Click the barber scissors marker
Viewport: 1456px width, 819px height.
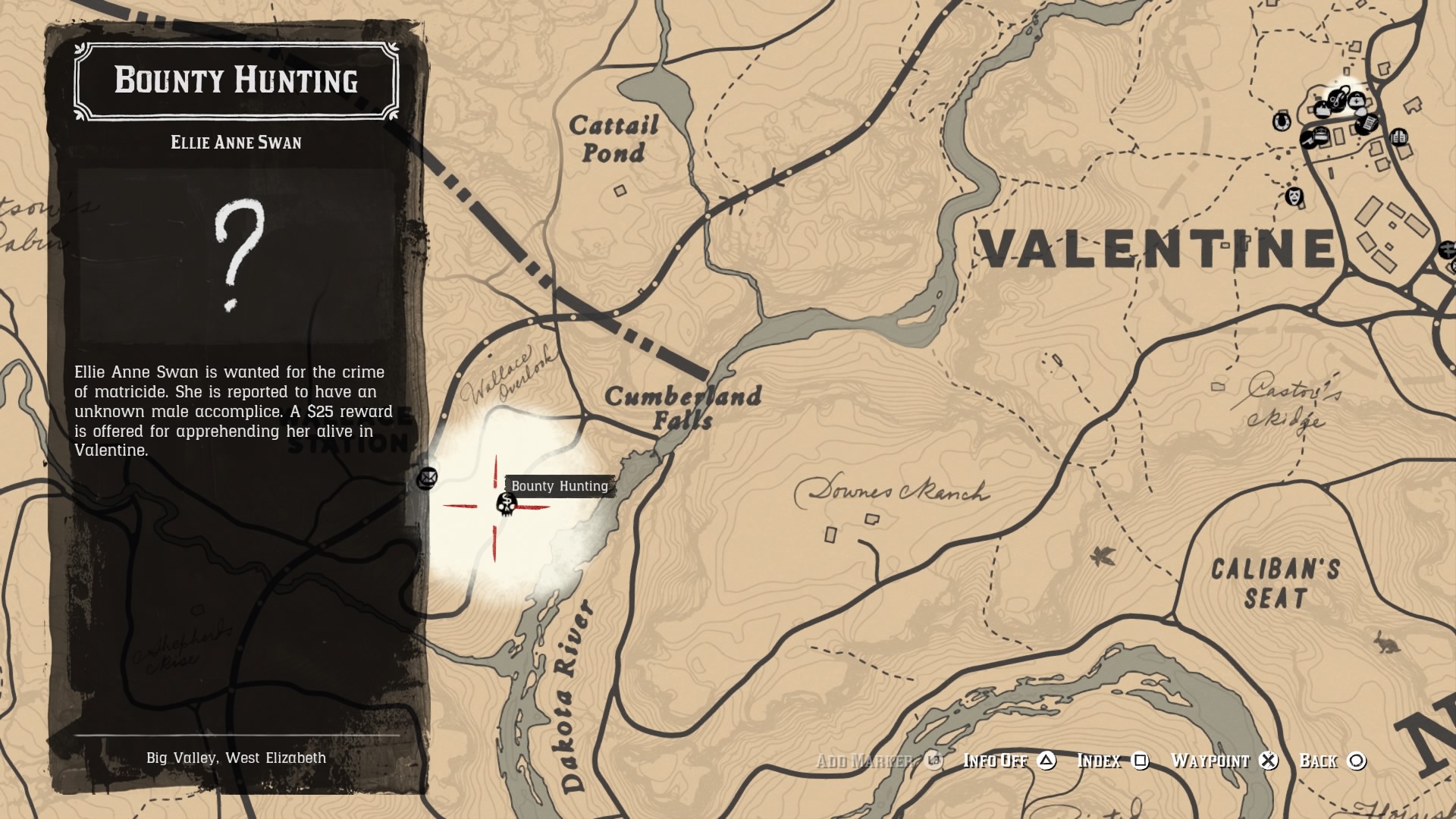[x=1337, y=98]
